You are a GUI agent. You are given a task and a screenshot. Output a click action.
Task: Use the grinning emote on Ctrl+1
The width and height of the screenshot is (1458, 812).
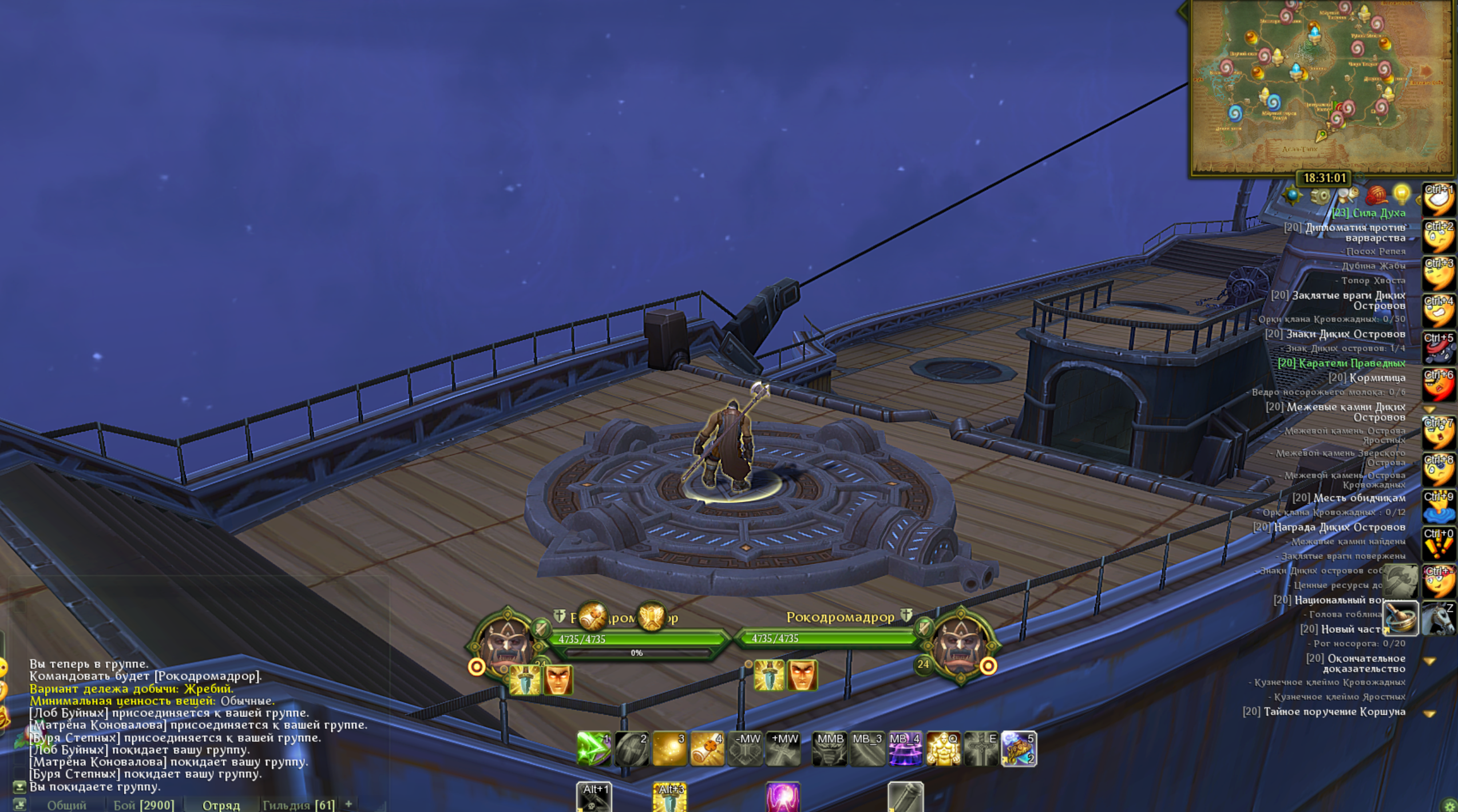[1438, 200]
